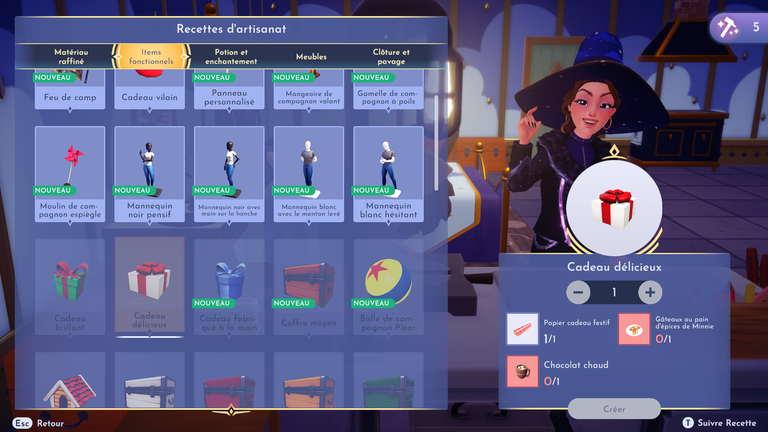This screenshot has width=768, height=432.
Task: Pick Mannequin blanc avec le menton levé
Action: pyautogui.click(x=308, y=174)
